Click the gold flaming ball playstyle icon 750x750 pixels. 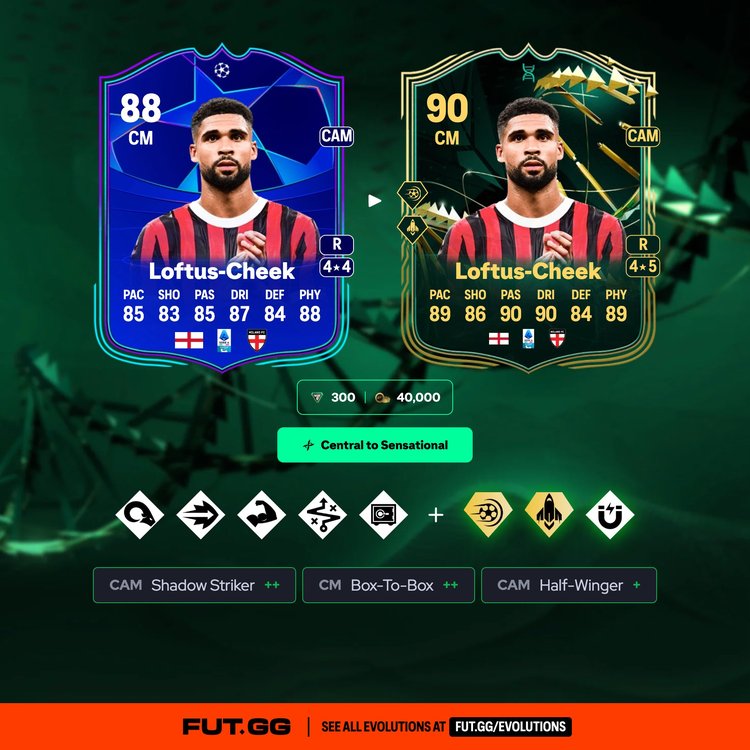pyautogui.click(x=489, y=513)
